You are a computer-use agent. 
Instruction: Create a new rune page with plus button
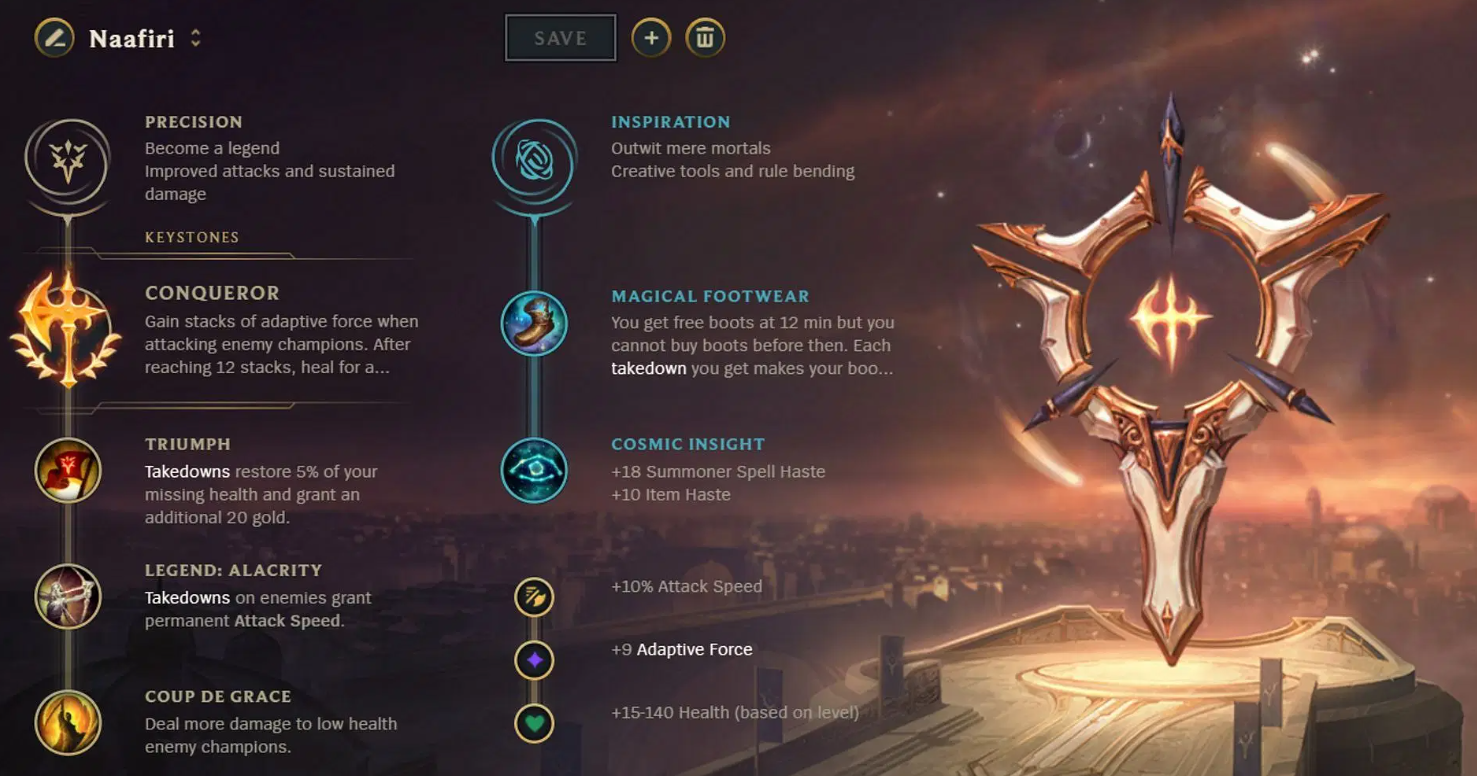click(x=651, y=38)
